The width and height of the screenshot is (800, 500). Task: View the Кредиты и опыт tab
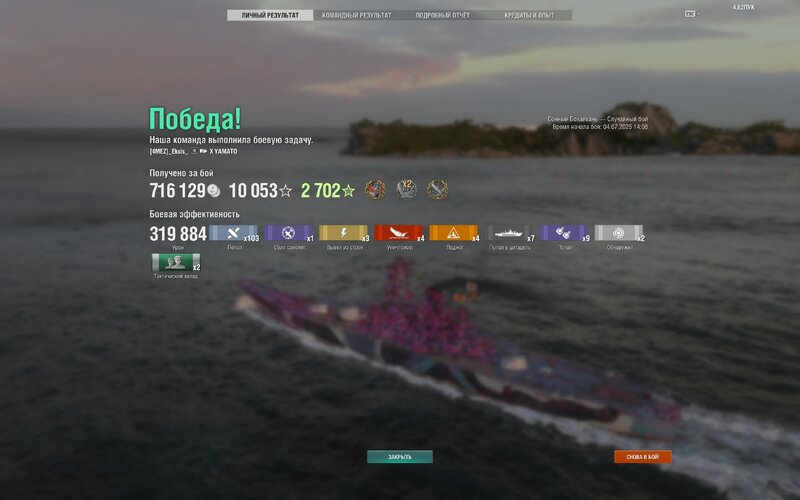pyautogui.click(x=530, y=16)
